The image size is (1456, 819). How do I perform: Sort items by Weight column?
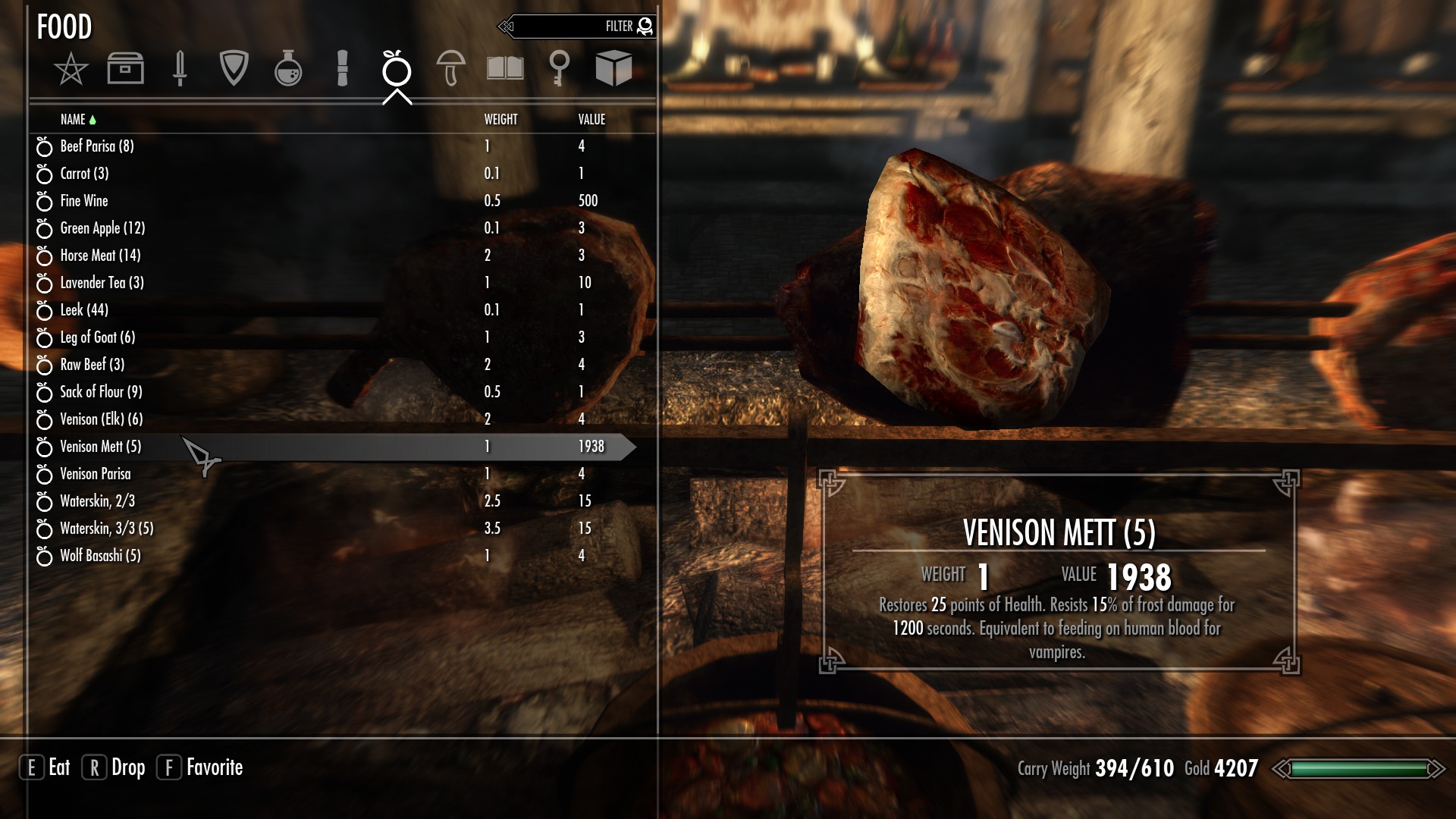point(500,120)
